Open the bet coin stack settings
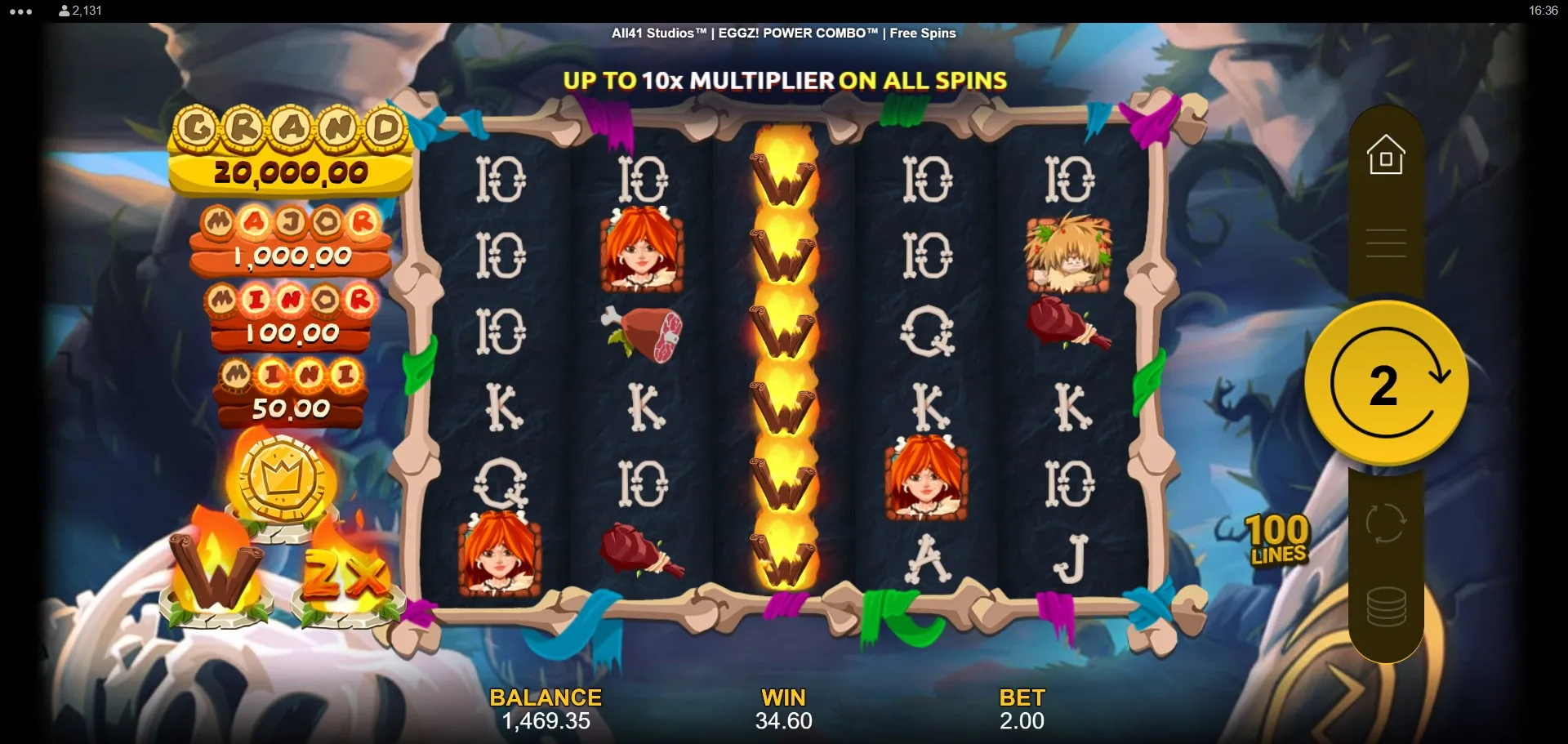The image size is (1568, 744). pyautogui.click(x=1386, y=608)
